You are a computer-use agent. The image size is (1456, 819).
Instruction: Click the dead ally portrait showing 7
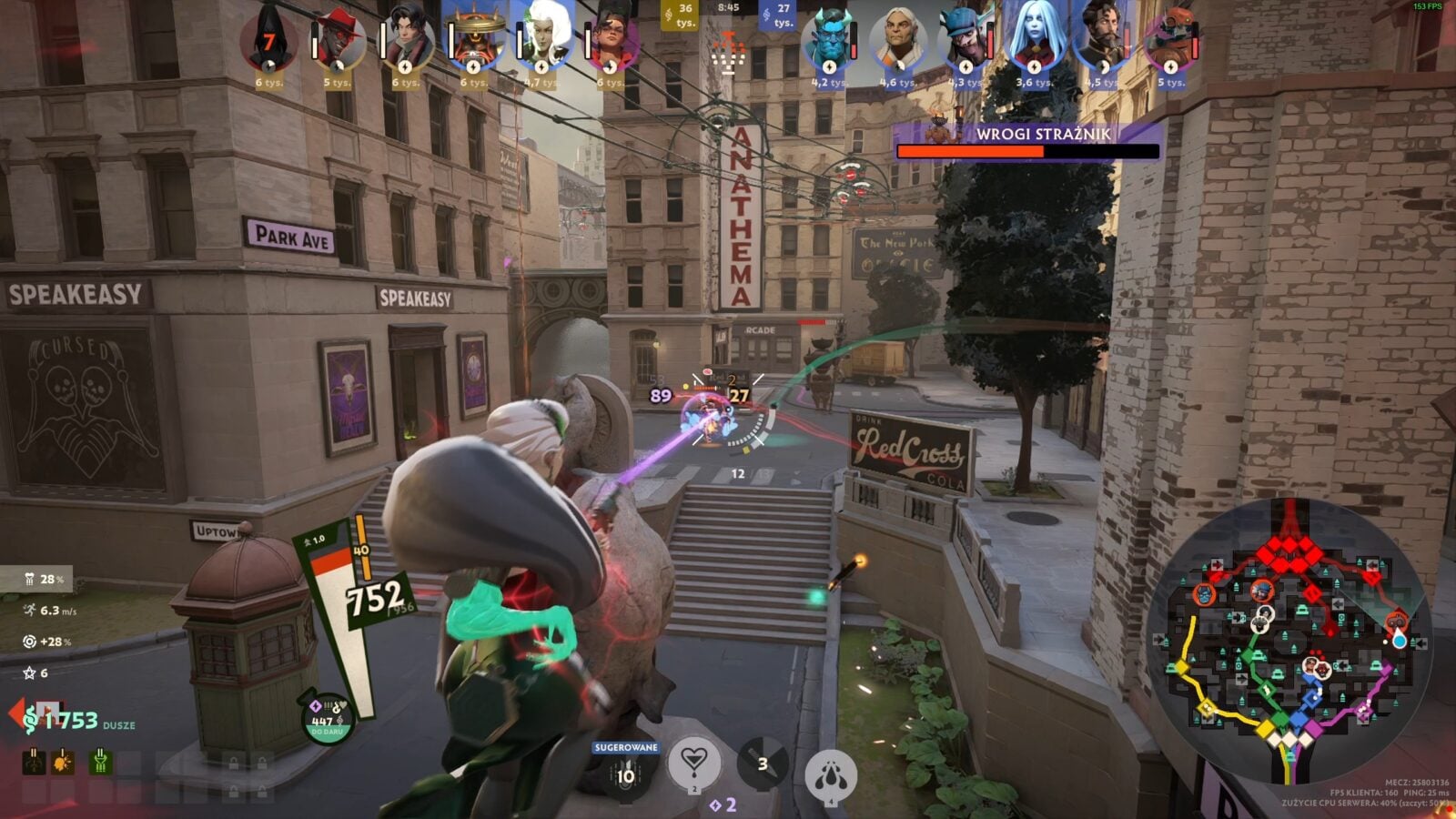click(268, 39)
